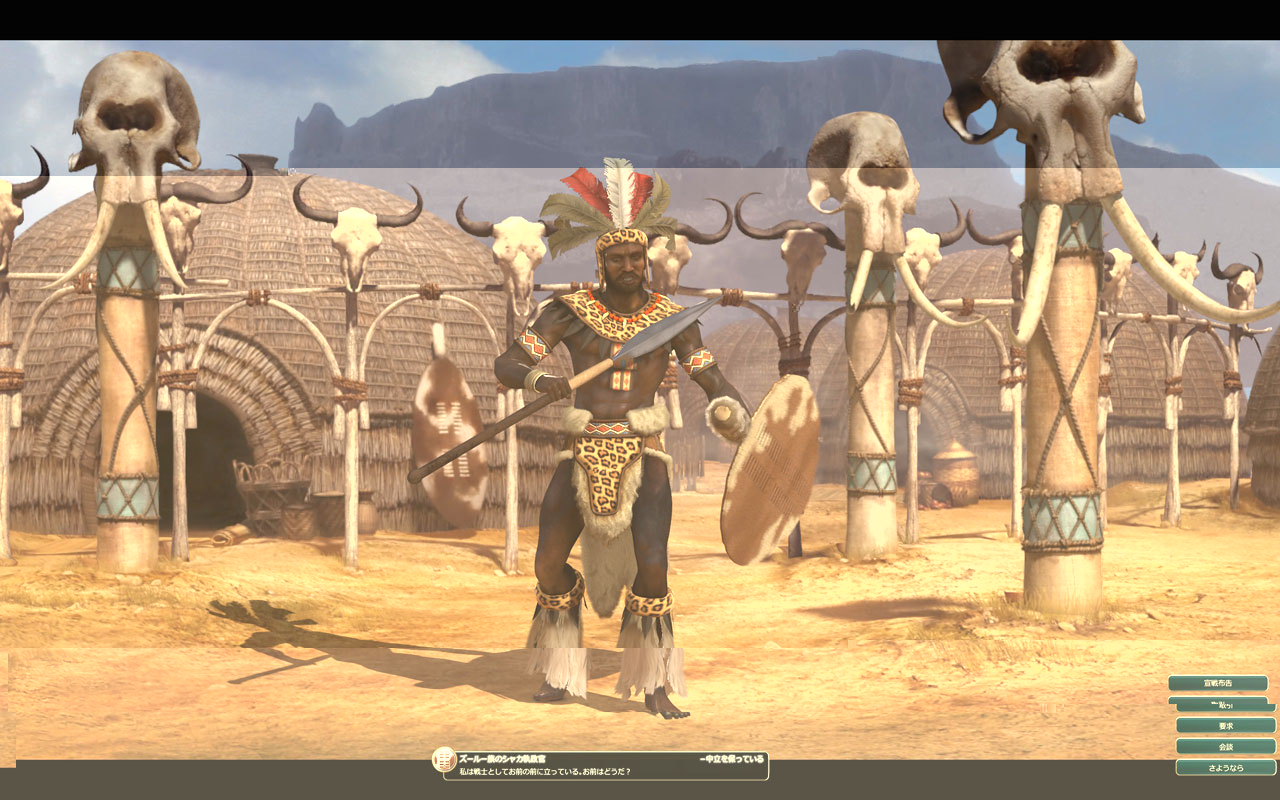The height and width of the screenshot is (800, 1280).
Task: Select the 会談 discussion option
Action: [x=1225, y=747]
